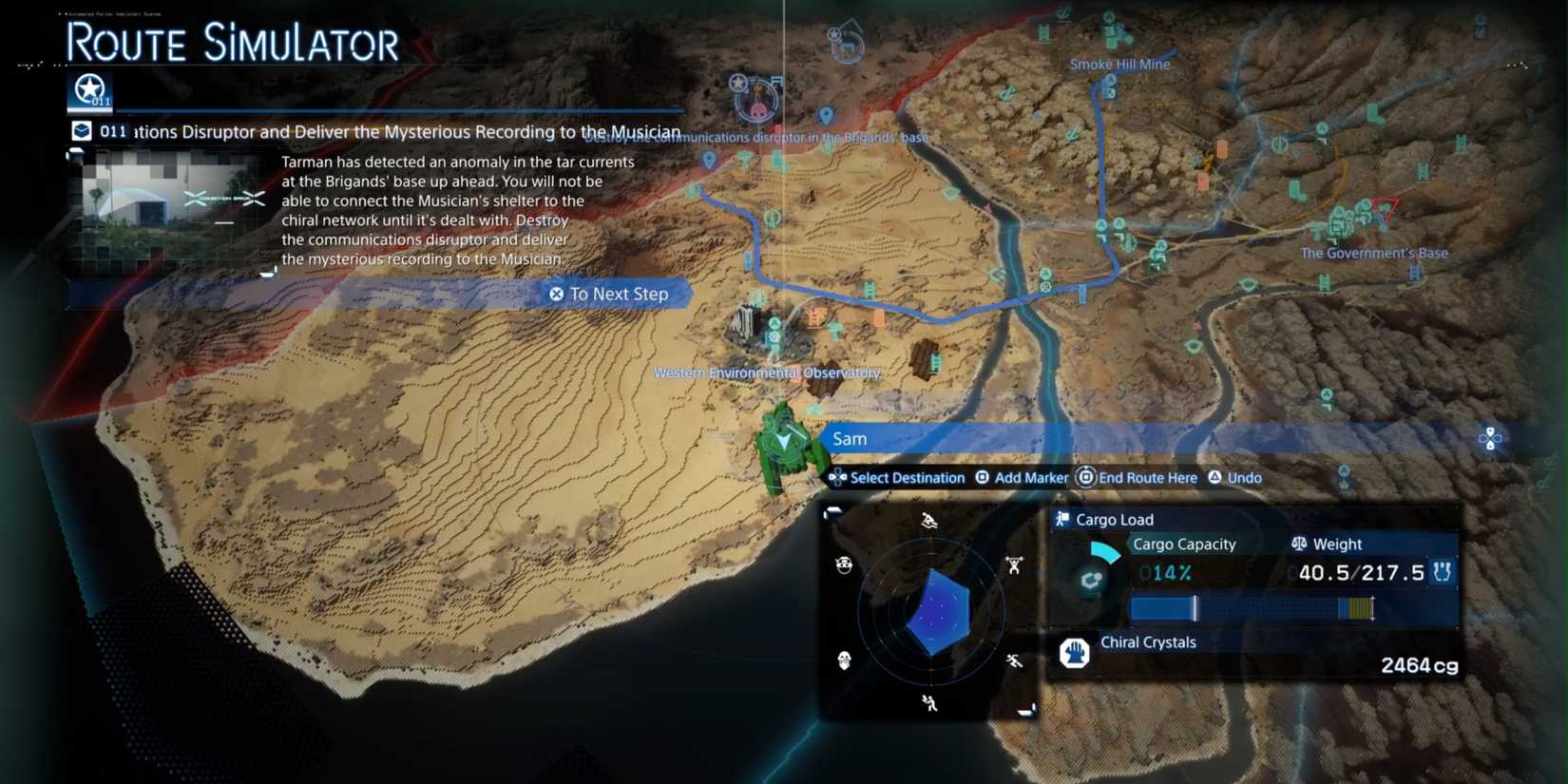Screen dimensions: 1568x784
Task: Toggle the circle End Route Here control
Action: [1084, 478]
